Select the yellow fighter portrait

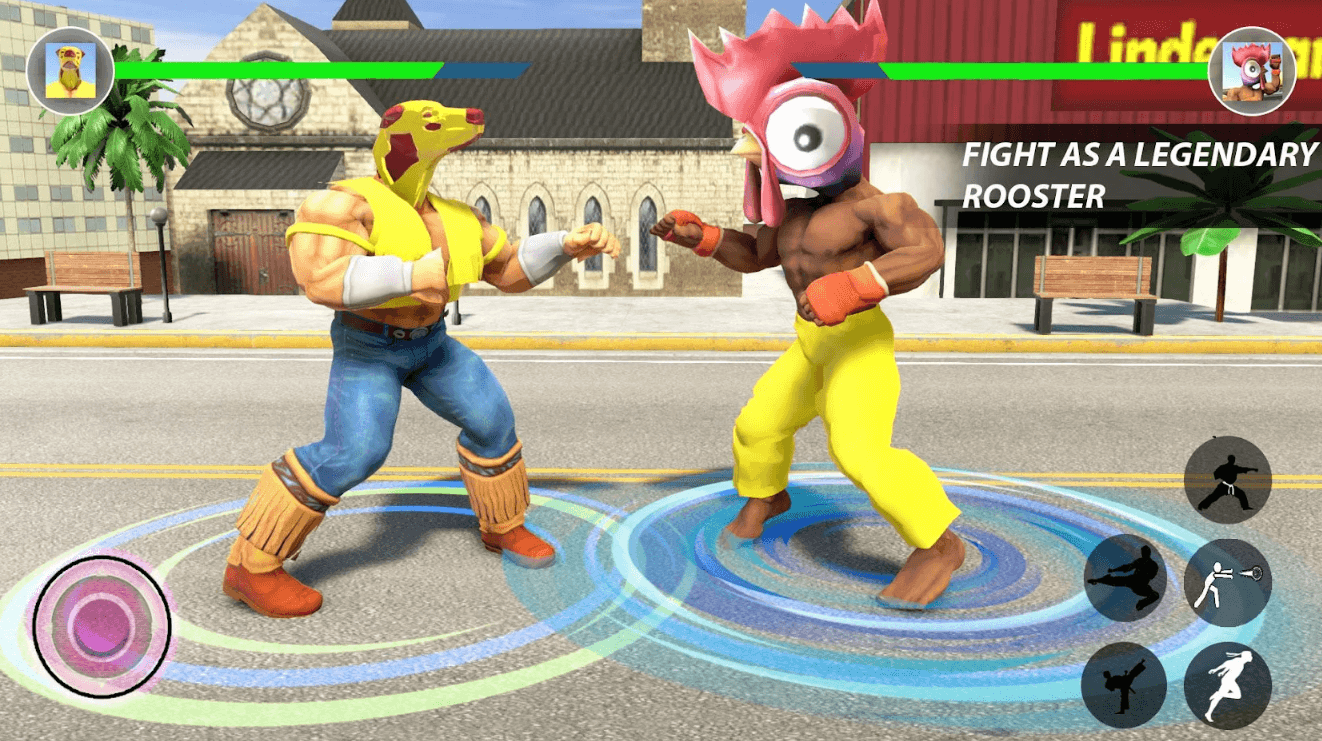click(70, 71)
